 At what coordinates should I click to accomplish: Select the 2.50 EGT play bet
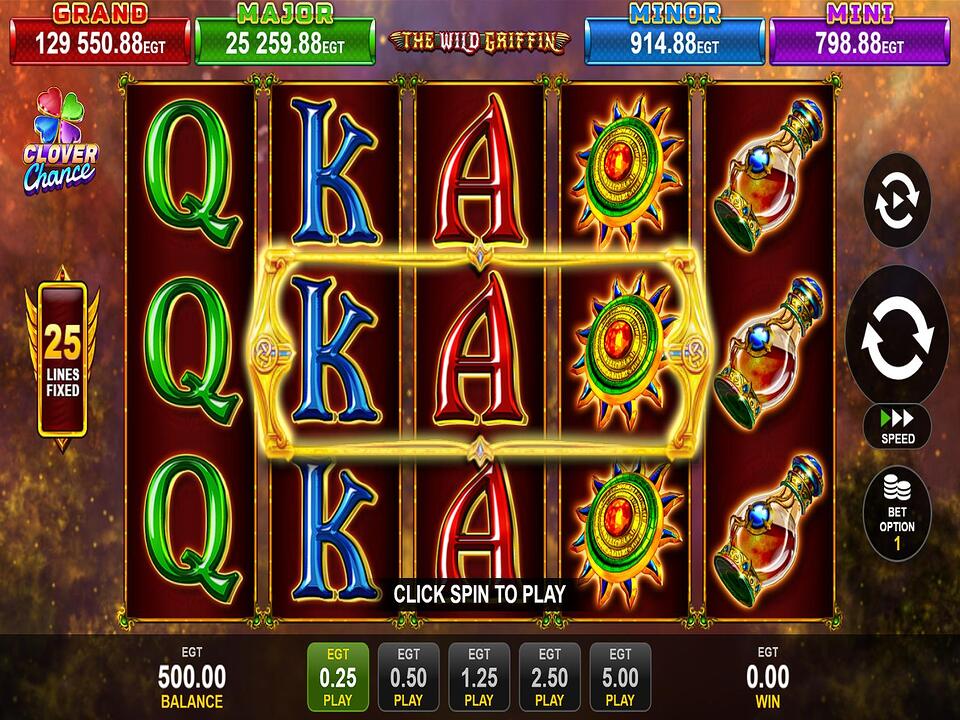tap(549, 676)
